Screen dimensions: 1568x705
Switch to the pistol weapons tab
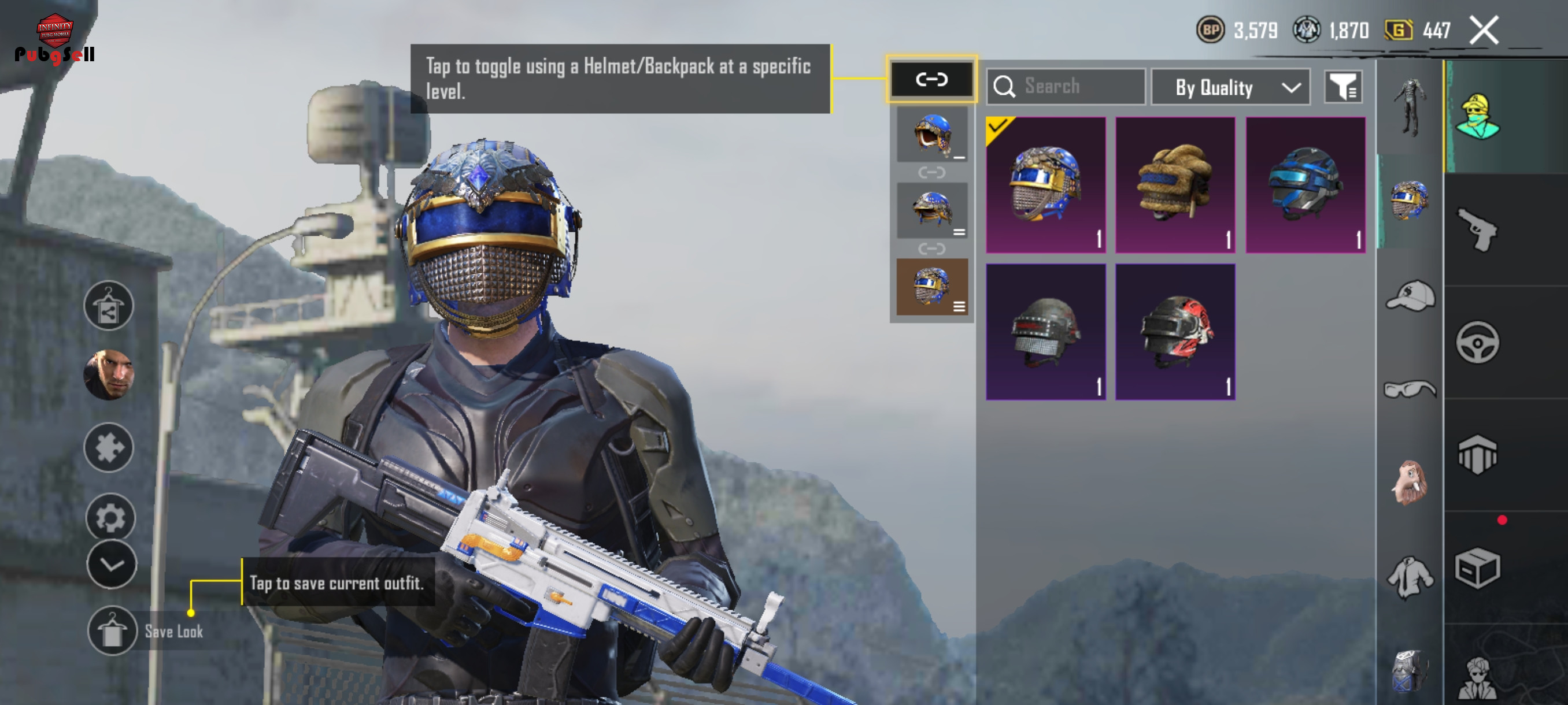(x=1477, y=229)
